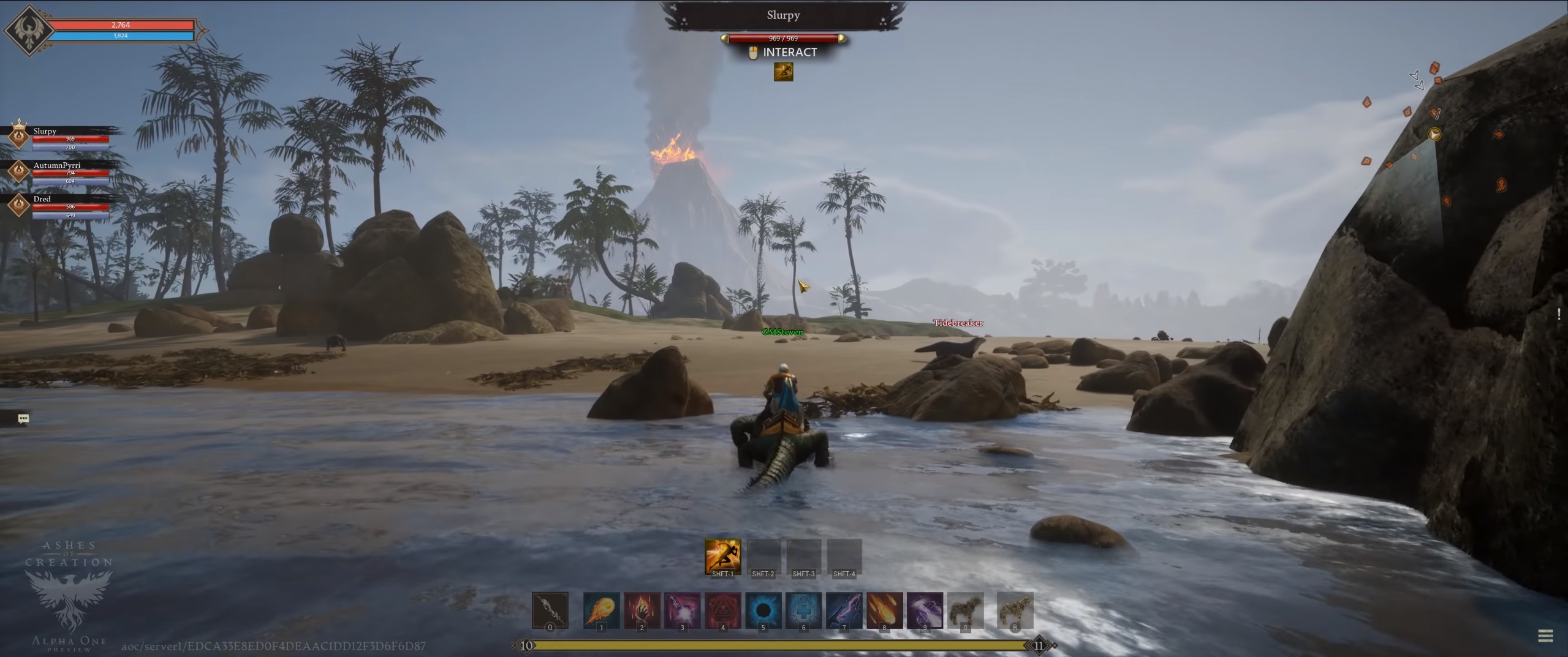The image size is (1568, 657).
Task: Cast the fireball ability in slot 1
Action: tap(601, 609)
